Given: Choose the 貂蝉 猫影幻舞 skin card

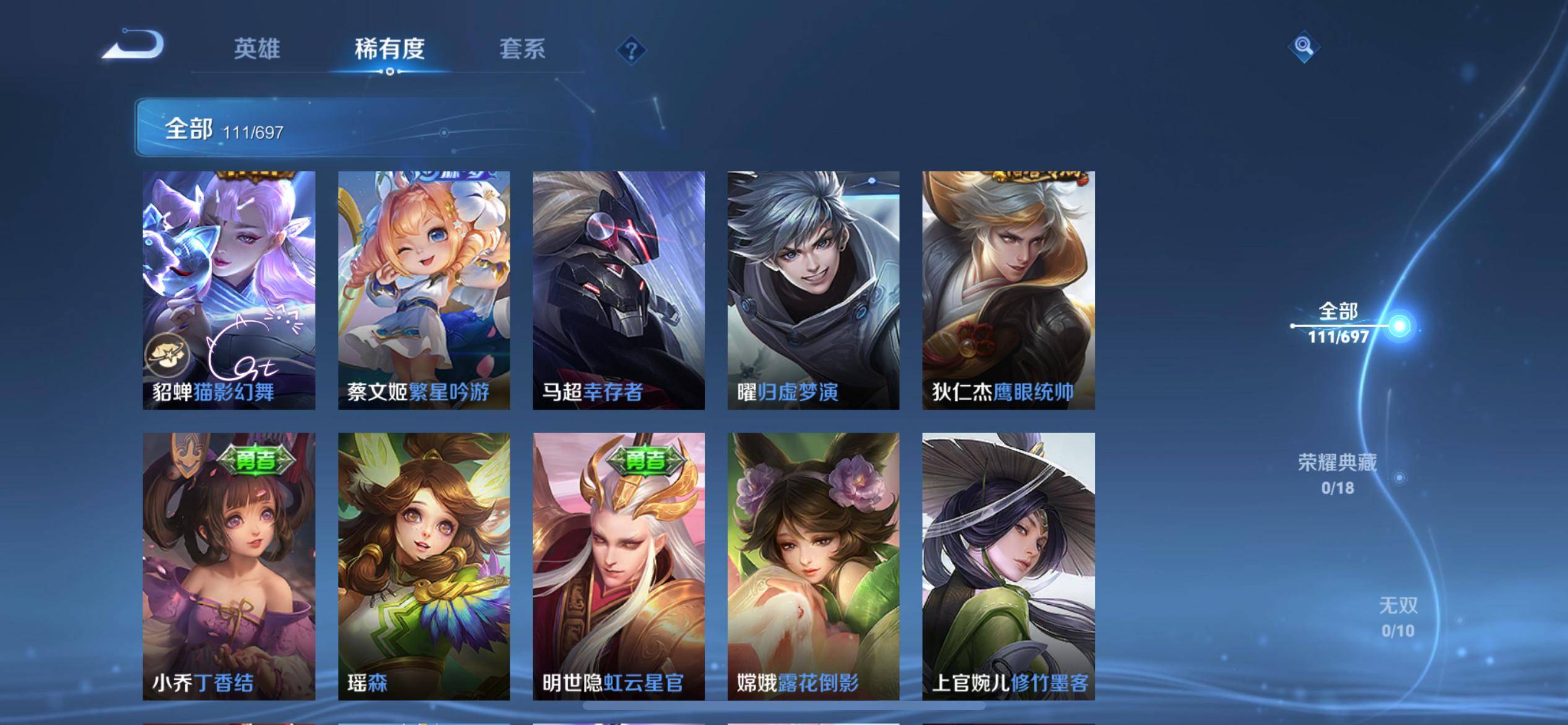Looking at the screenshot, I should tap(229, 290).
